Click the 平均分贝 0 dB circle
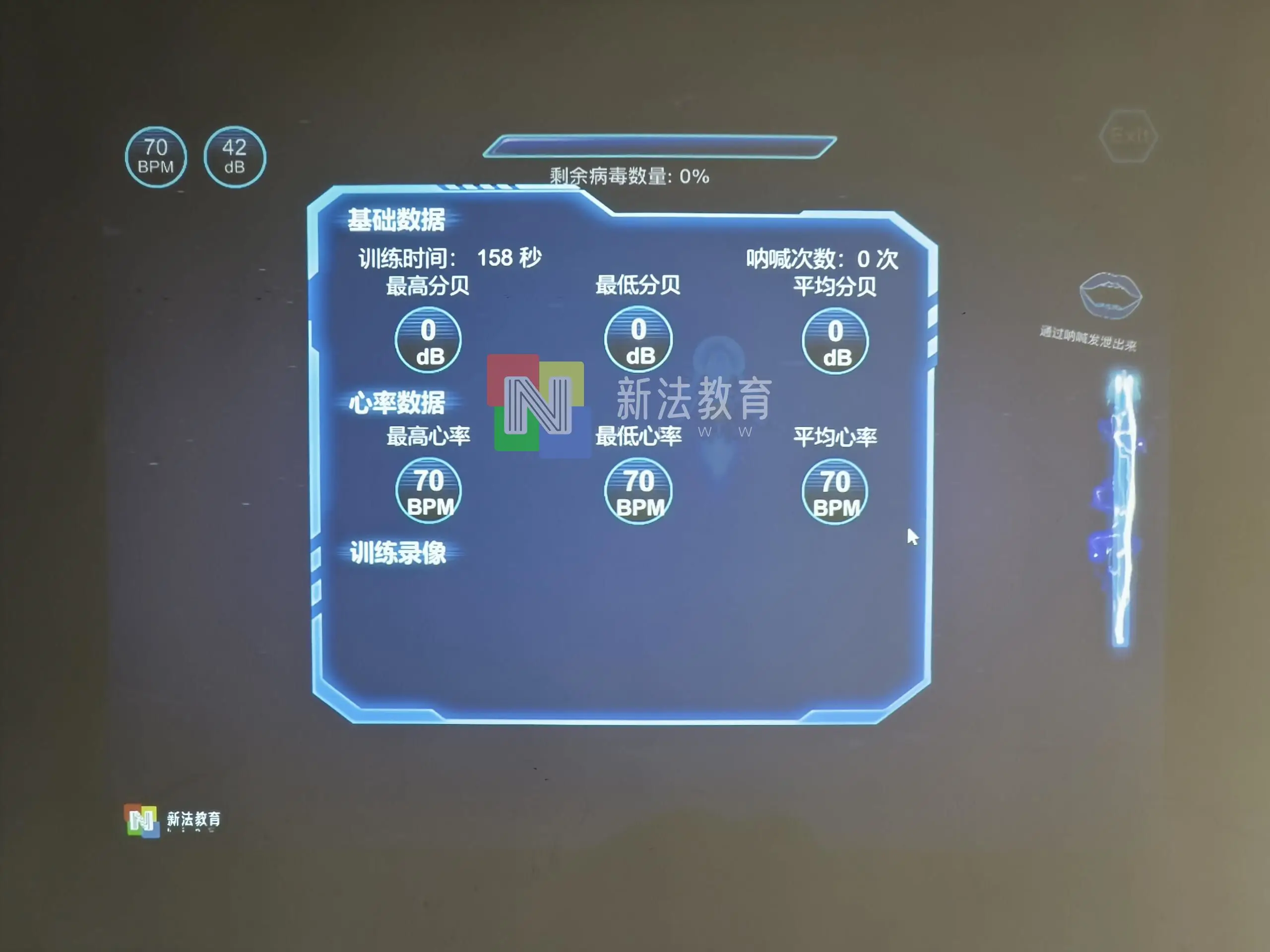 click(x=835, y=341)
